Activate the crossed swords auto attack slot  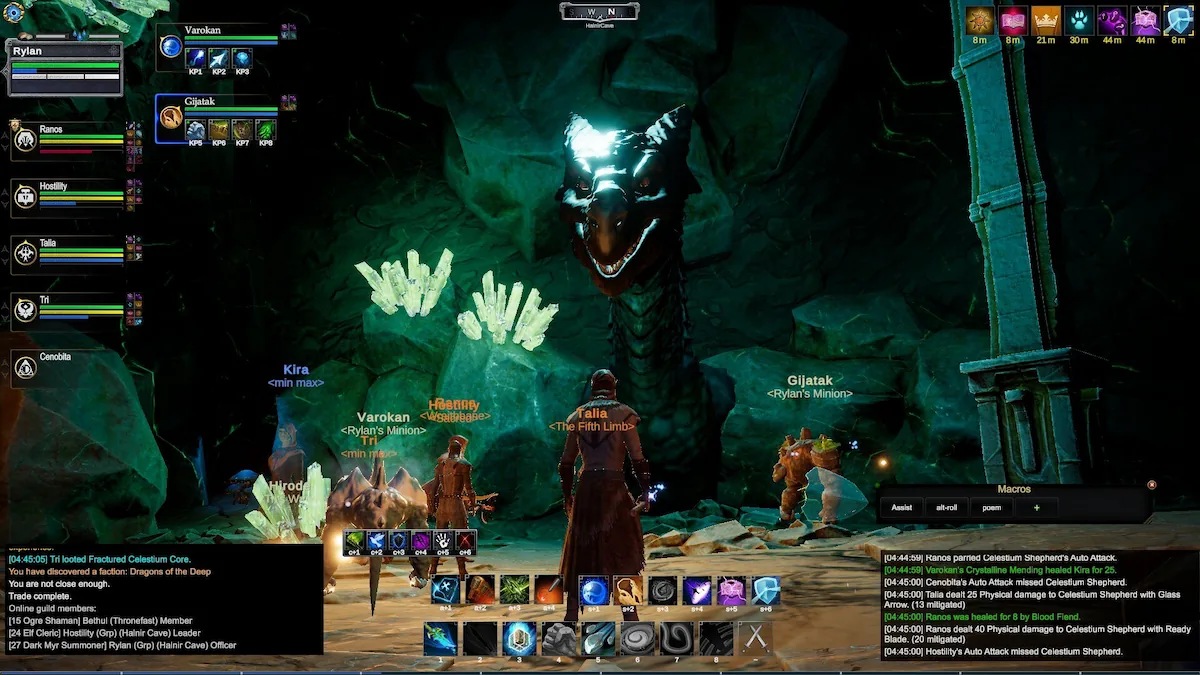coord(755,638)
